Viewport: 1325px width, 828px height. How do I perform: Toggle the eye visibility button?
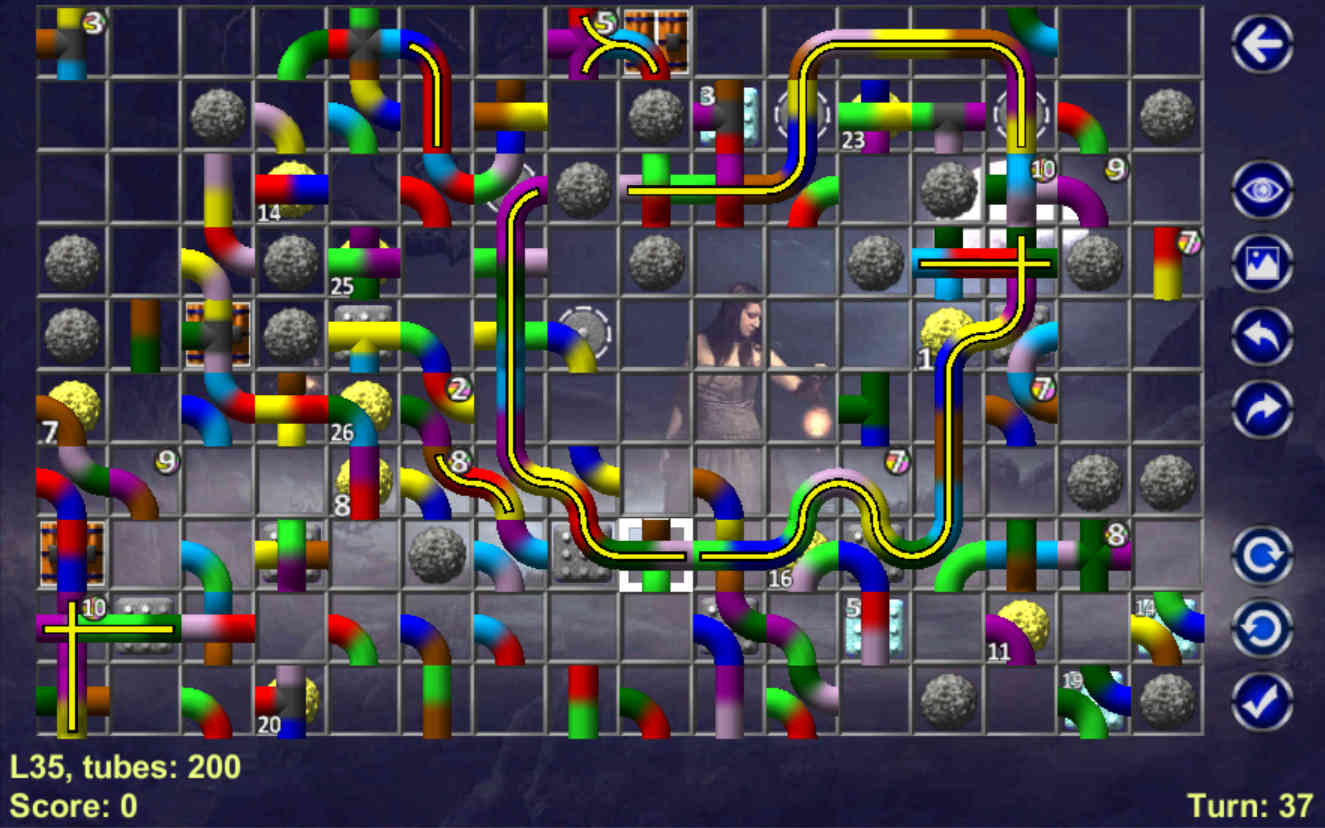pyautogui.click(x=1262, y=190)
